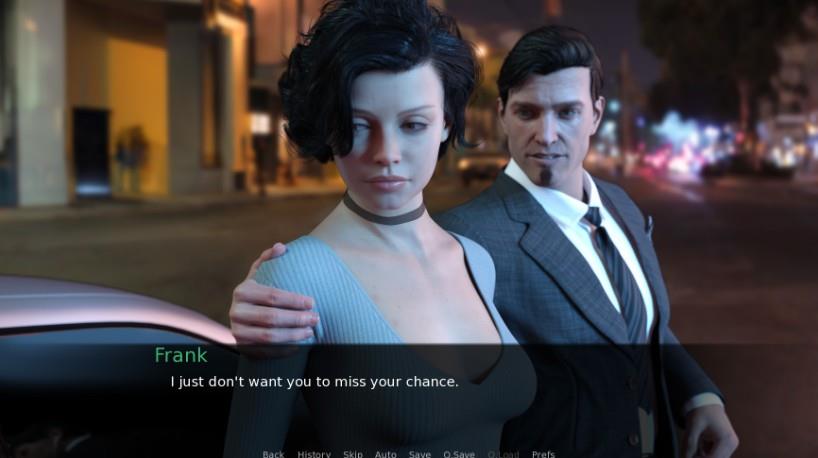The image size is (818, 458).
Task: Activate Skip in the quick menu
Action: tap(353, 454)
